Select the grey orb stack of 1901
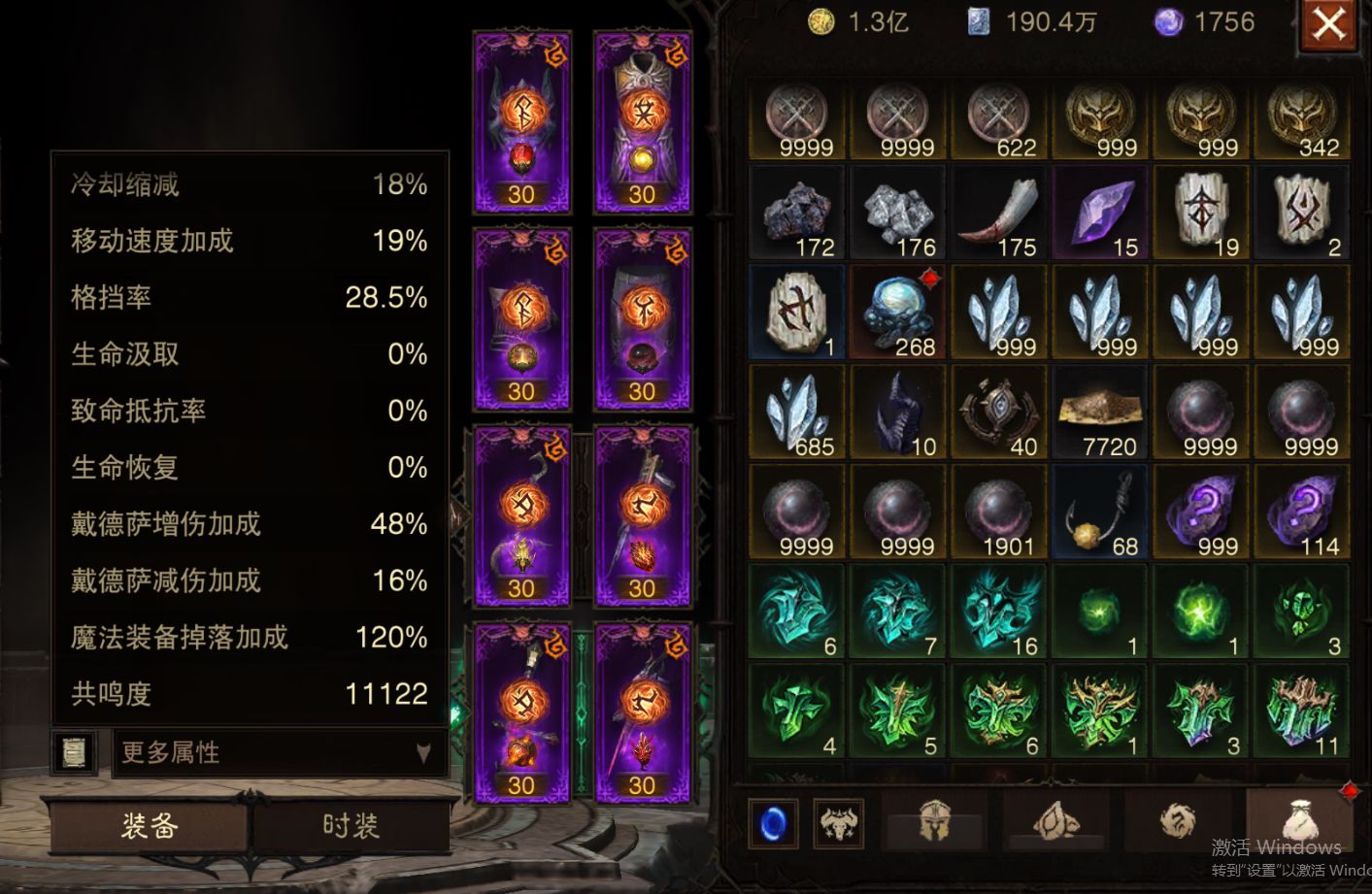Image resolution: width=1372 pixels, height=894 pixels. pos(999,513)
